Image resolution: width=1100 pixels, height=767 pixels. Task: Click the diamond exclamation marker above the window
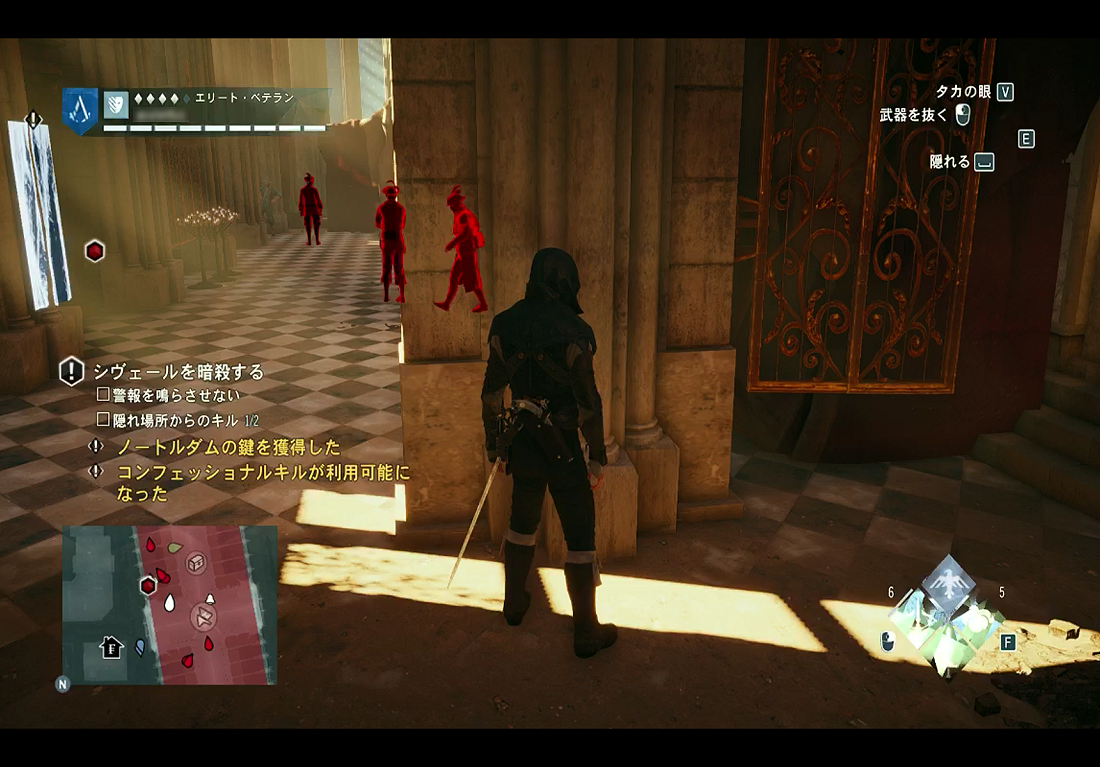click(34, 120)
